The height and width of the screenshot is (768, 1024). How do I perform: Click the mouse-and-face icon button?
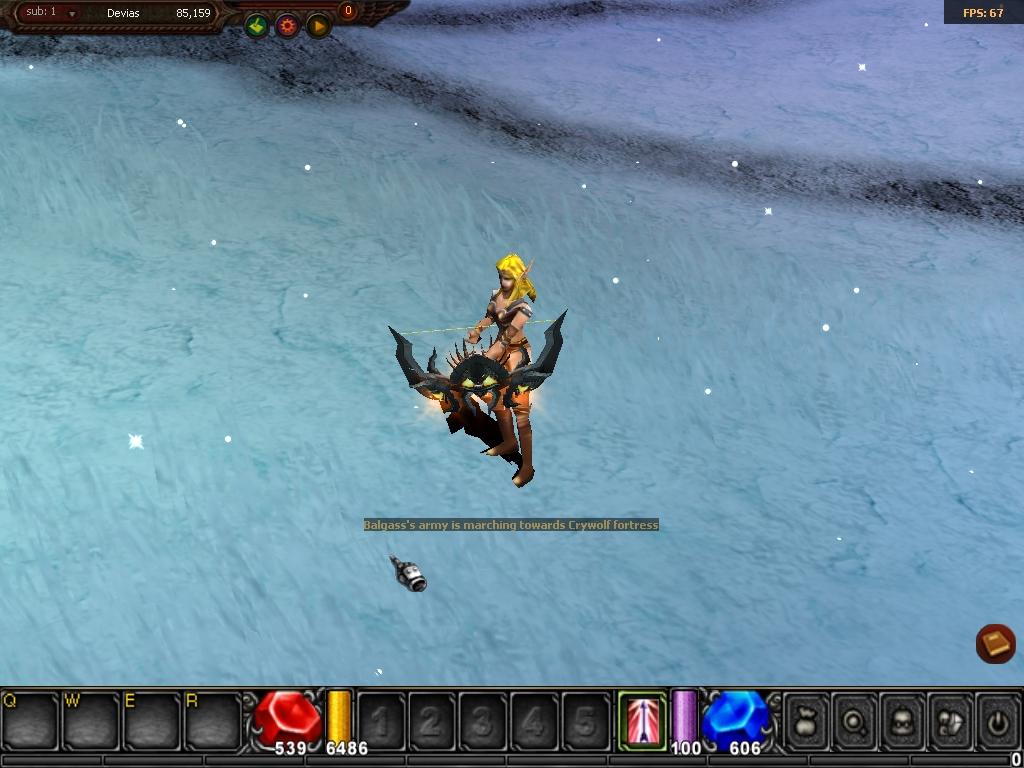(950, 718)
